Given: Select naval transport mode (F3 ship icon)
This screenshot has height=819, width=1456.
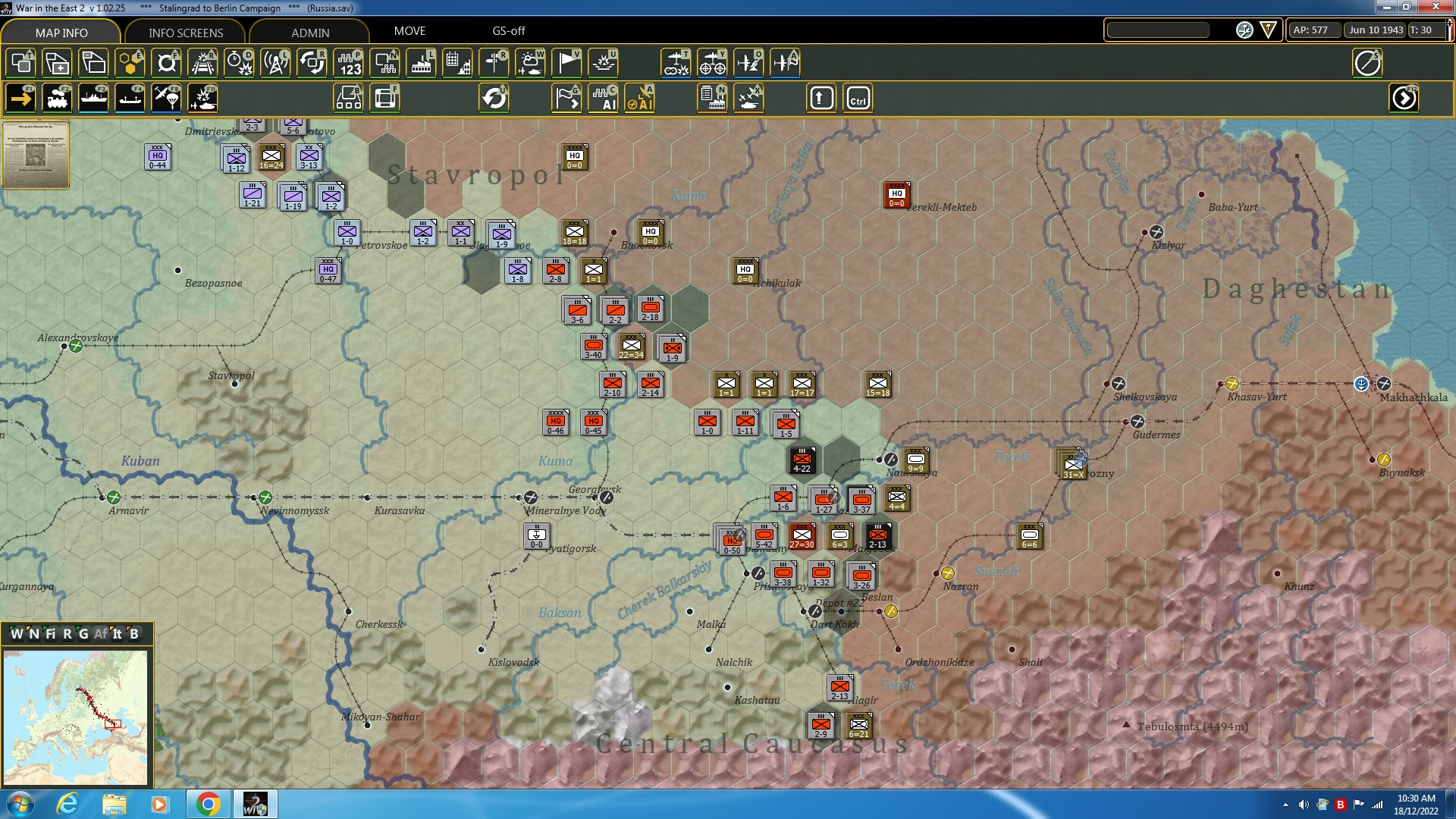Looking at the screenshot, I should pyautogui.click(x=93, y=98).
